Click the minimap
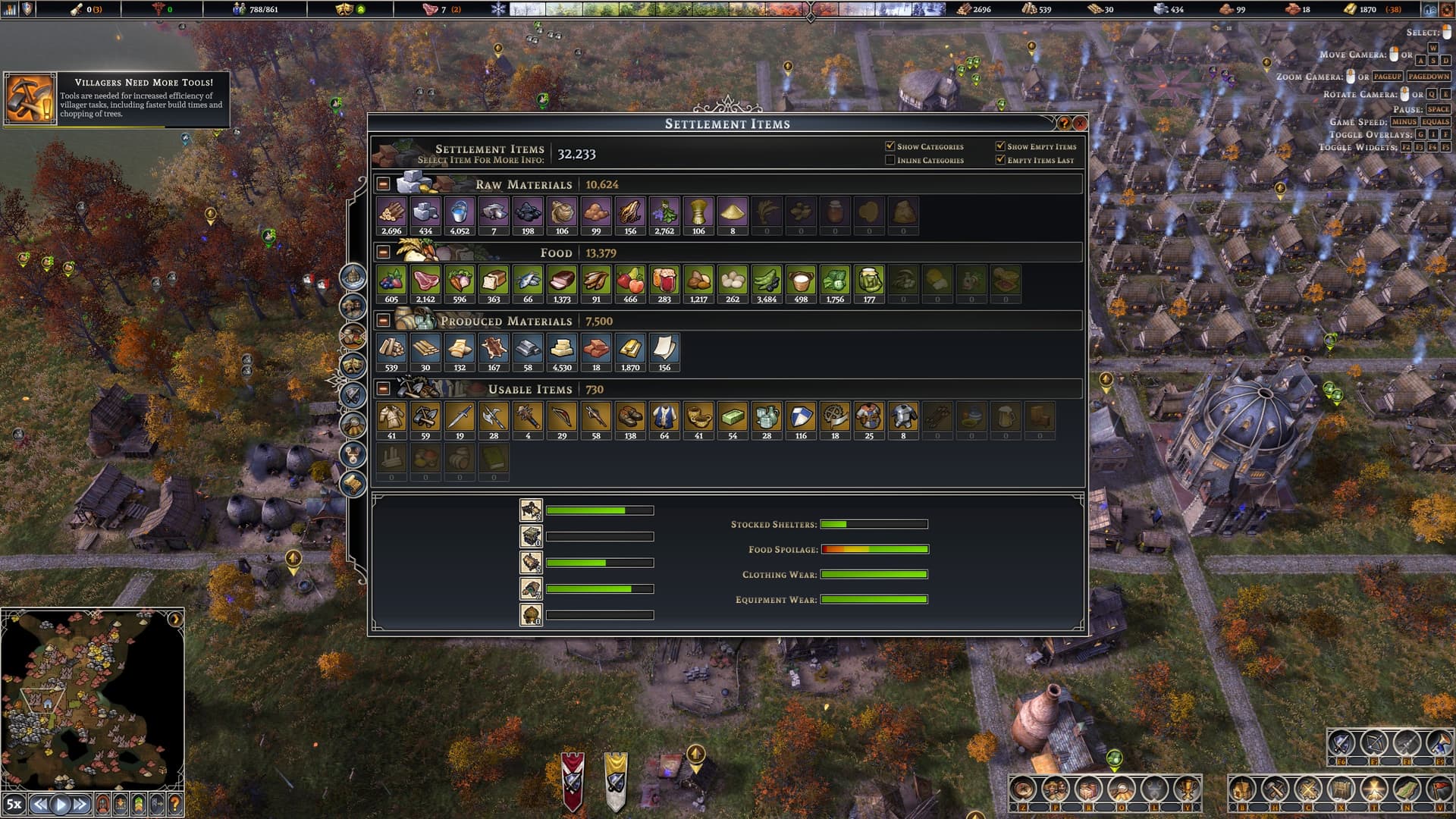Image resolution: width=1456 pixels, height=819 pixels. (92, 698)
